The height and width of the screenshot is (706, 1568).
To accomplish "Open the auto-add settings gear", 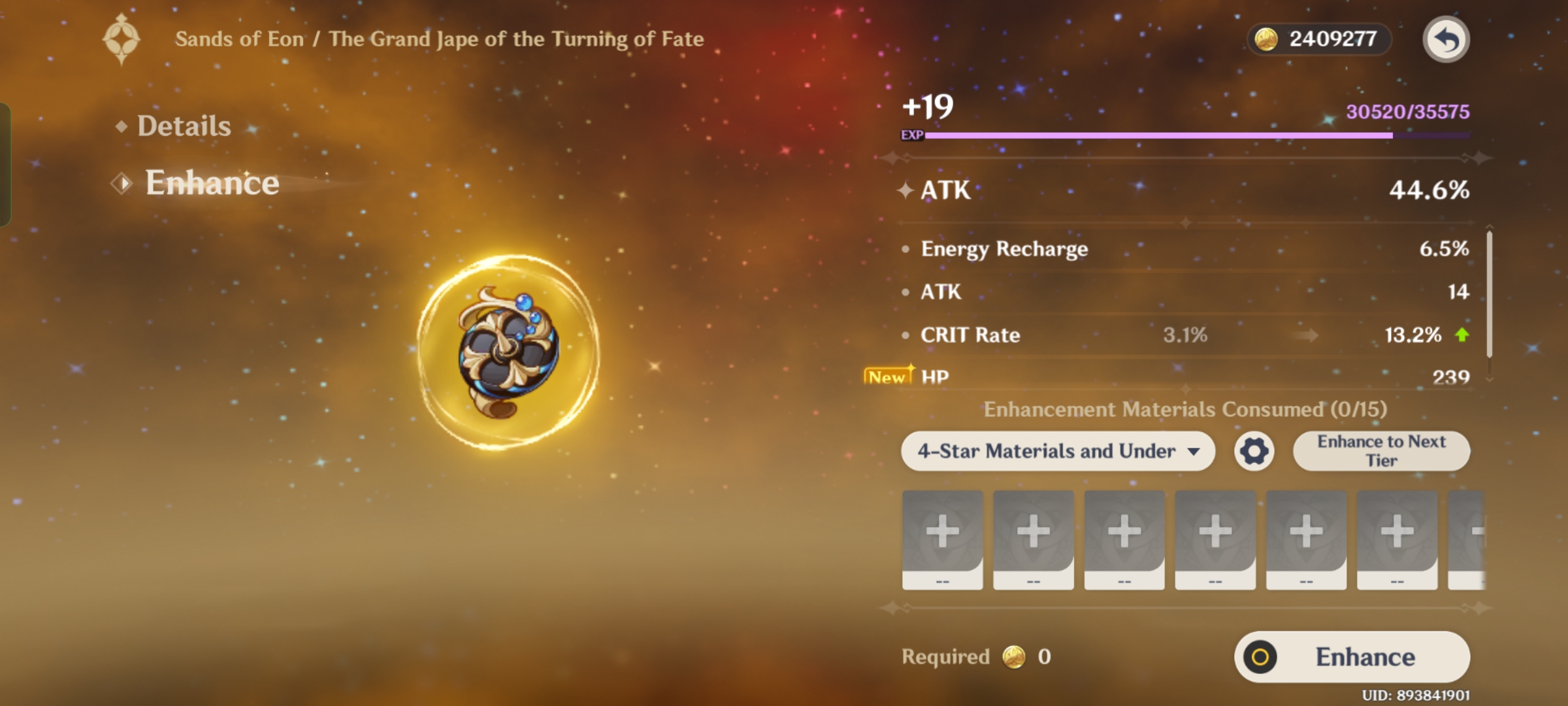I will pos(1253,450).
